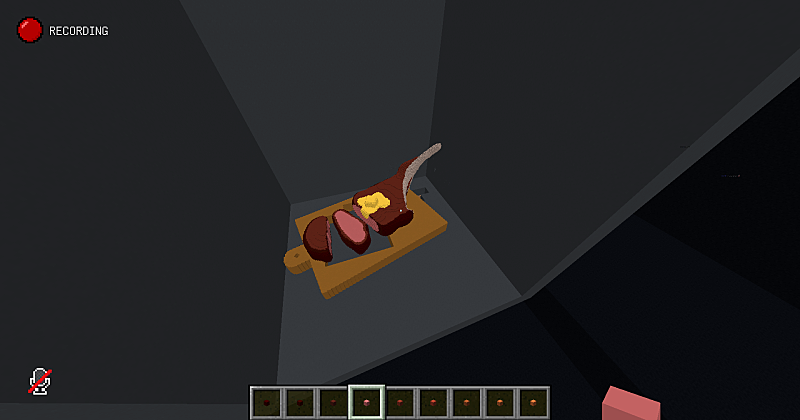
Task: Click the muted microphone icon
Action: 40,380
